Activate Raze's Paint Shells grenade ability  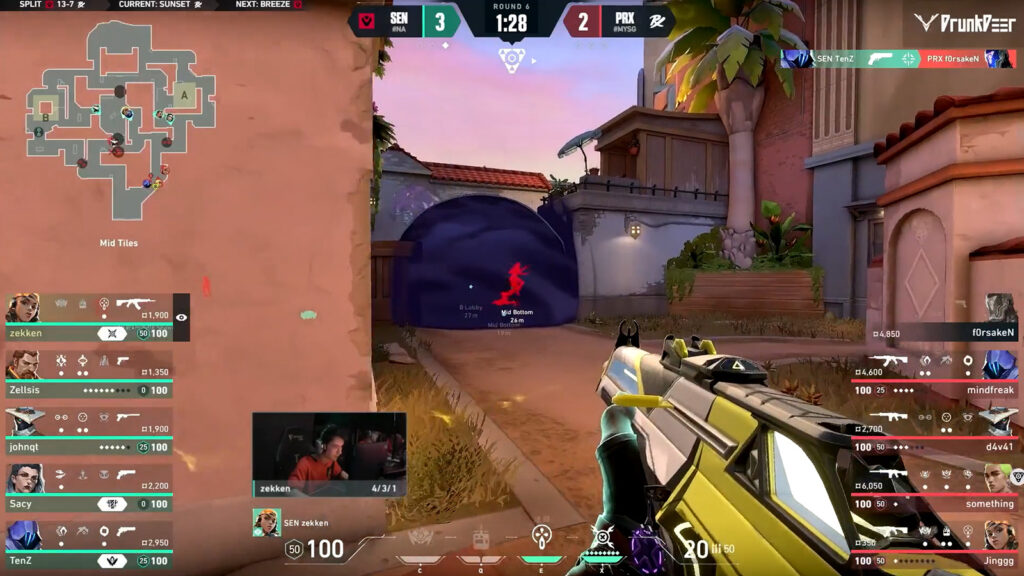coord(541,538)
